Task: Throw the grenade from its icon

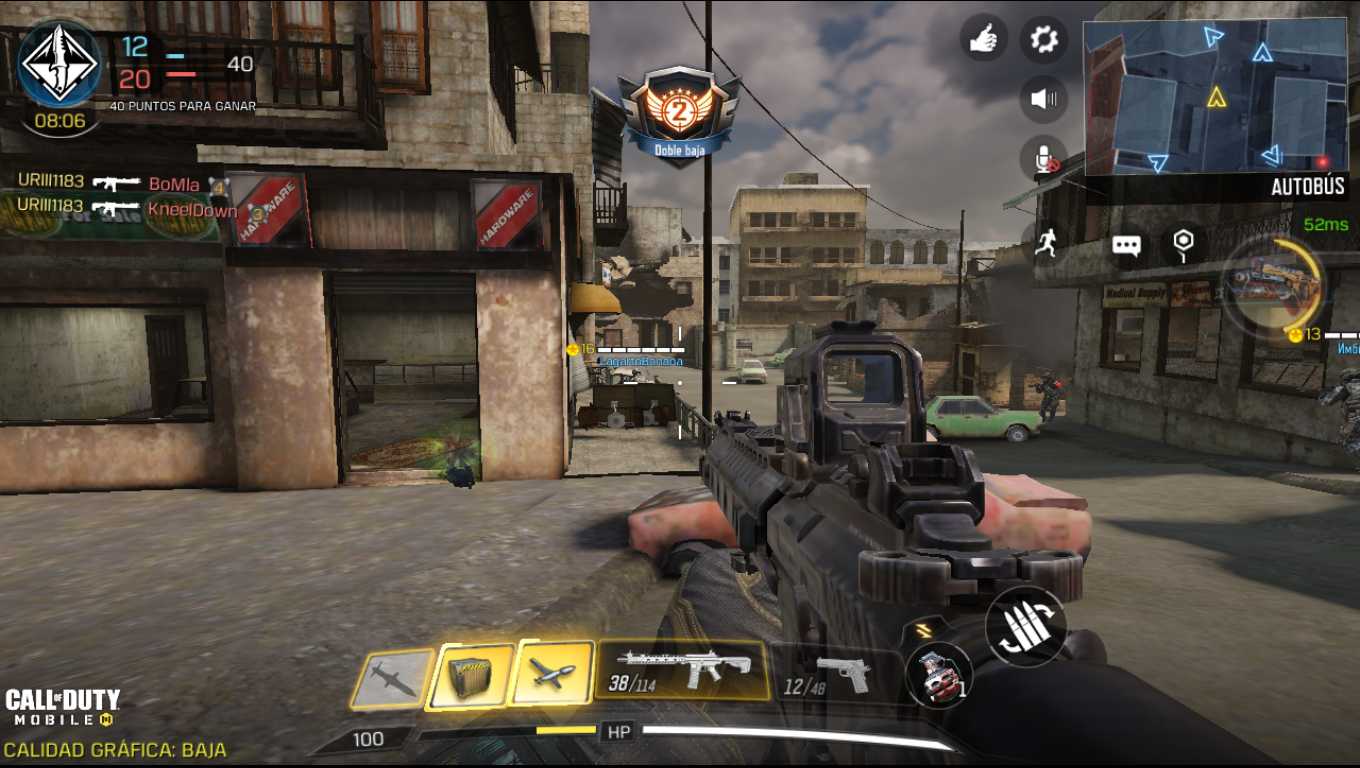Action: 939,674
